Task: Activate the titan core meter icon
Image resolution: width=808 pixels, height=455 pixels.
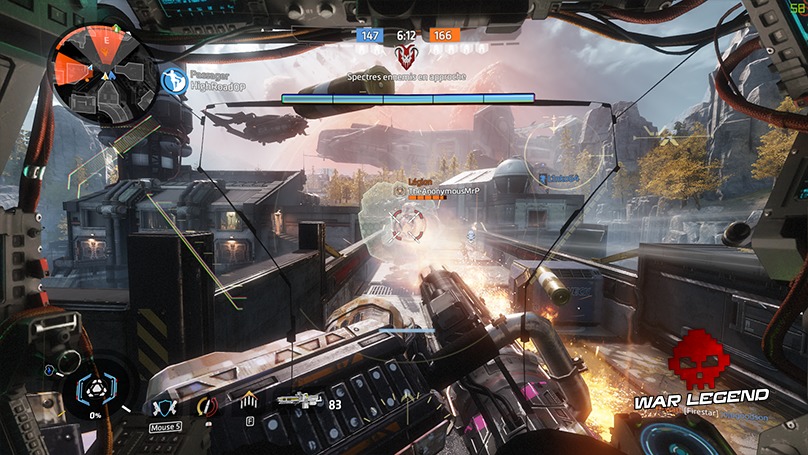Action: [x=96, y=391]
